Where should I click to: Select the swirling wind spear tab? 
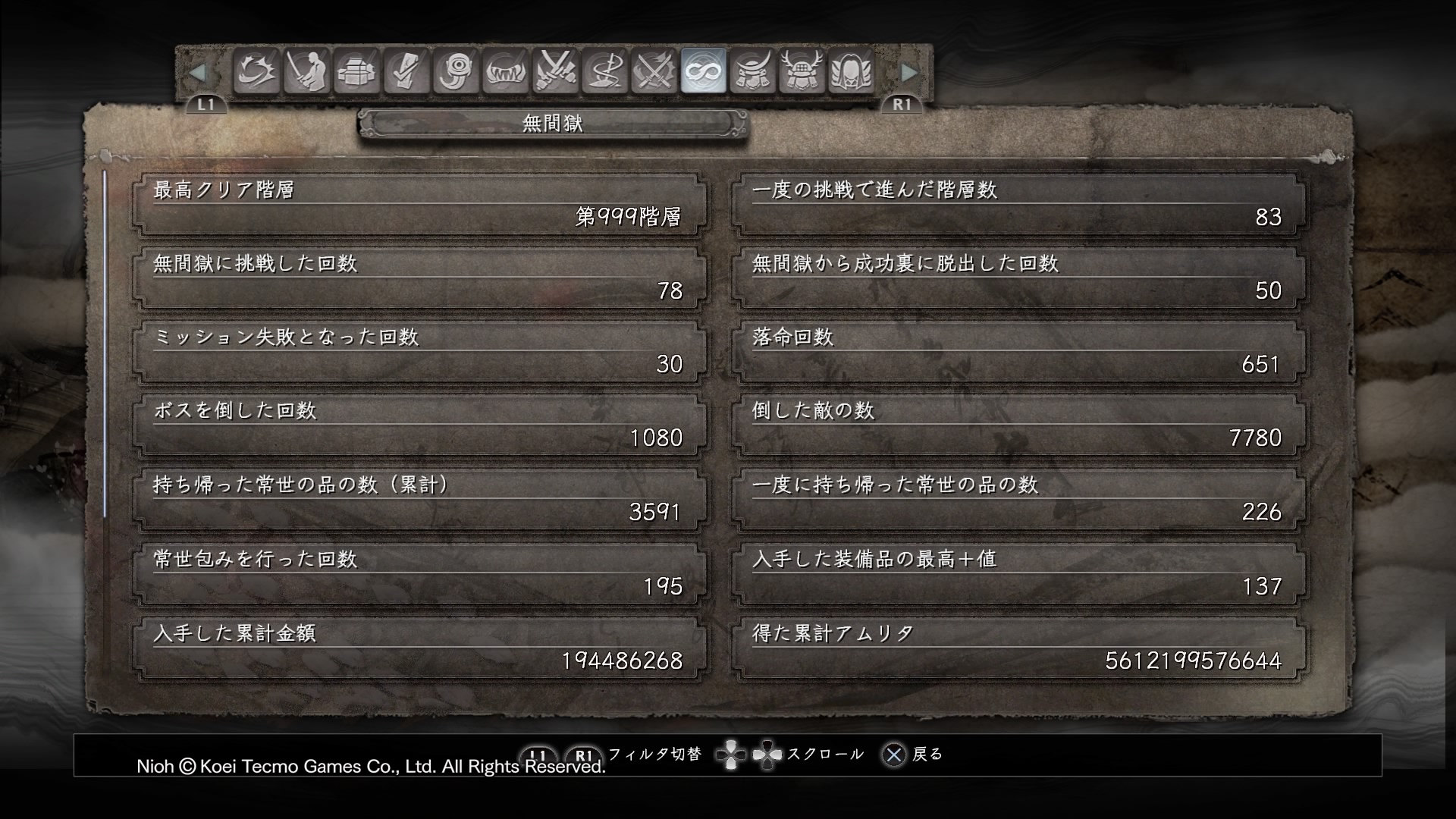click(x=604, y=72)
